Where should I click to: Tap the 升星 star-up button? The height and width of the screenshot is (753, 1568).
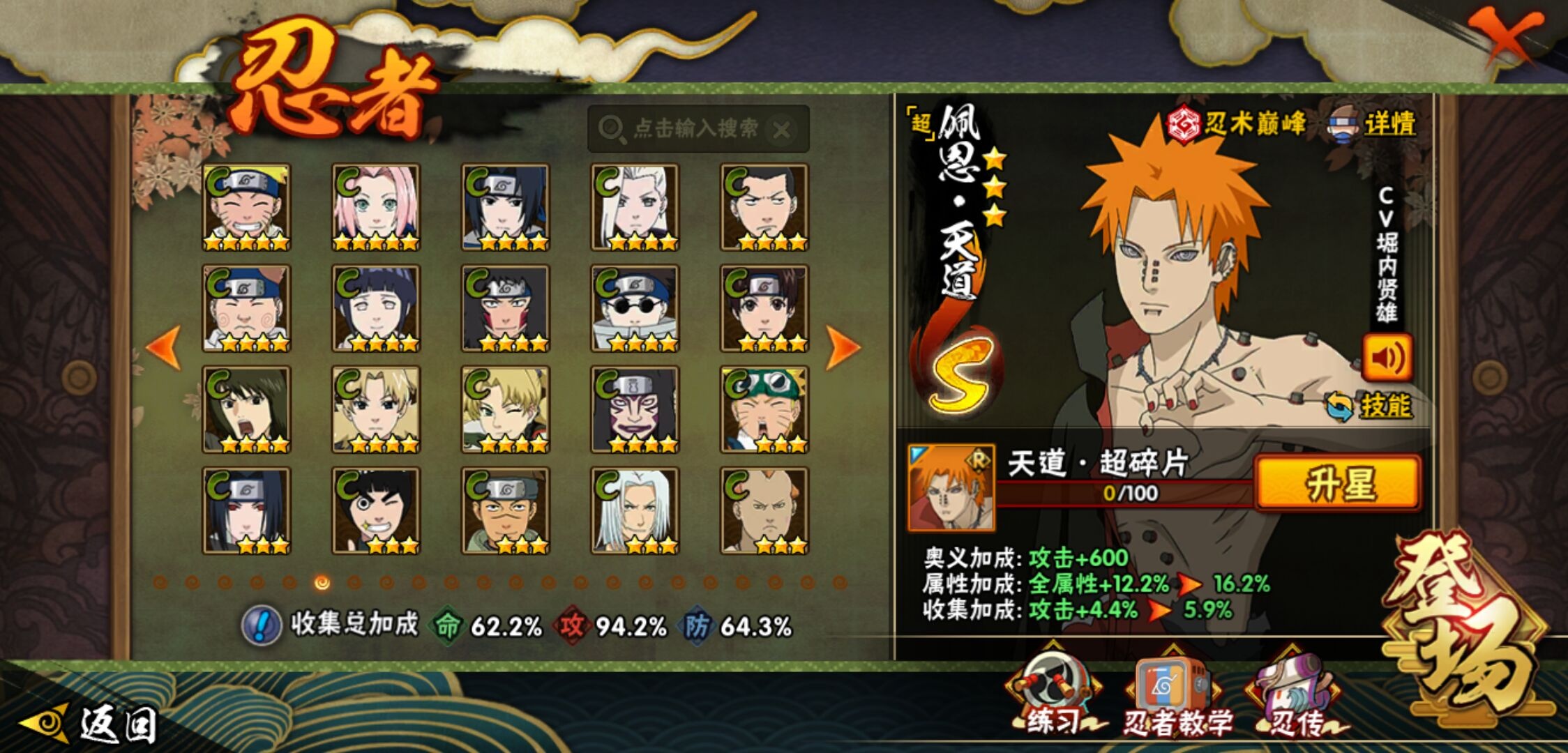[x=1338, y=483]
